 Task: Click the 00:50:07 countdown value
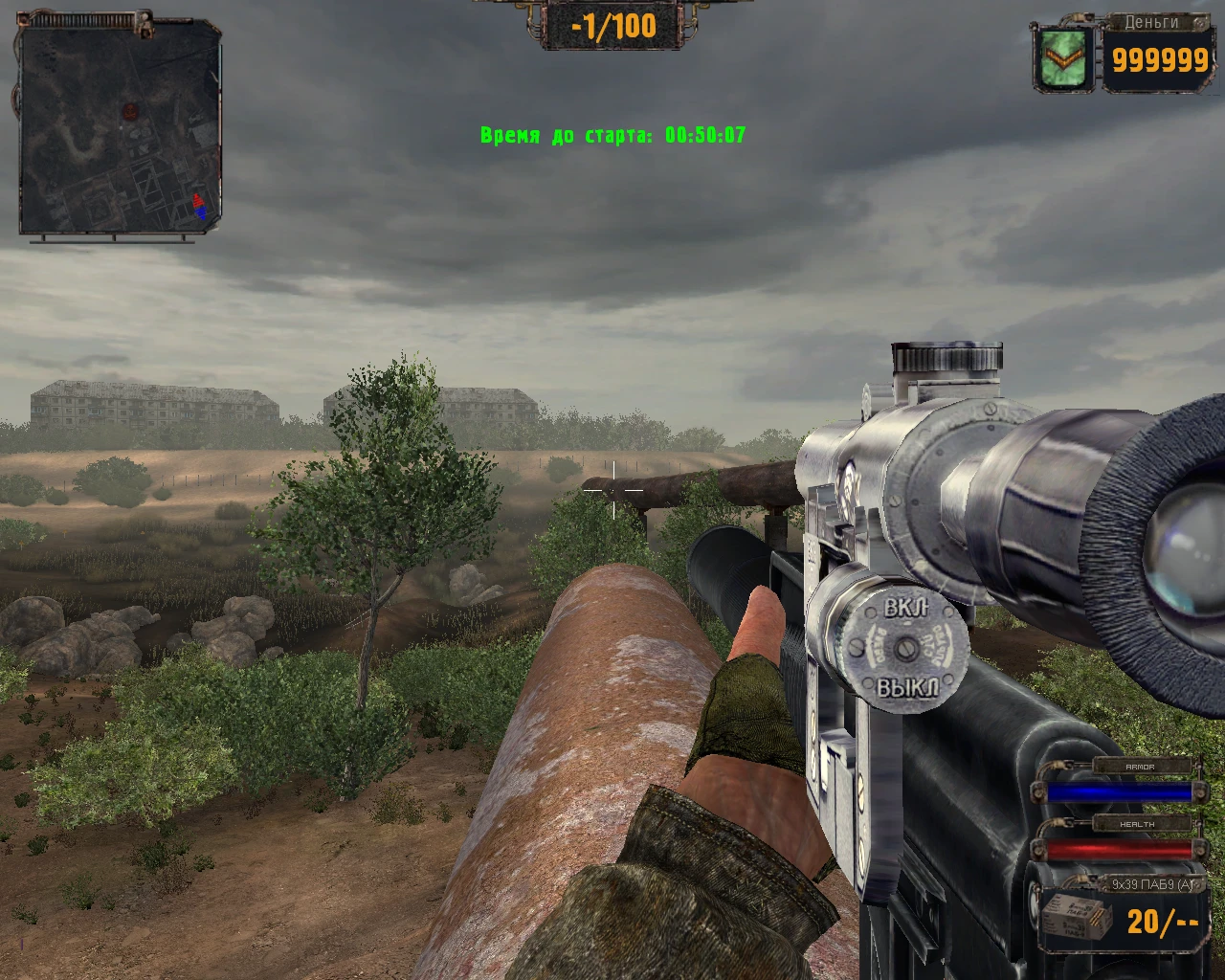coord(705,134)
